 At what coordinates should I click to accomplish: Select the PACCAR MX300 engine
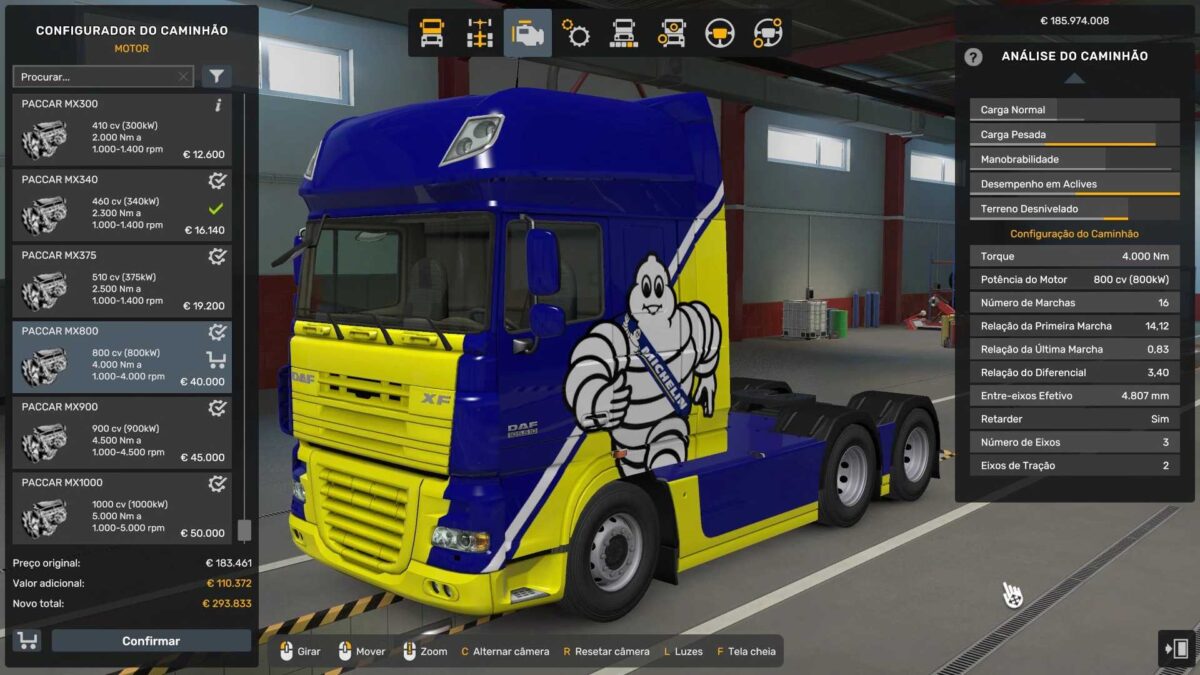[121, 130]
